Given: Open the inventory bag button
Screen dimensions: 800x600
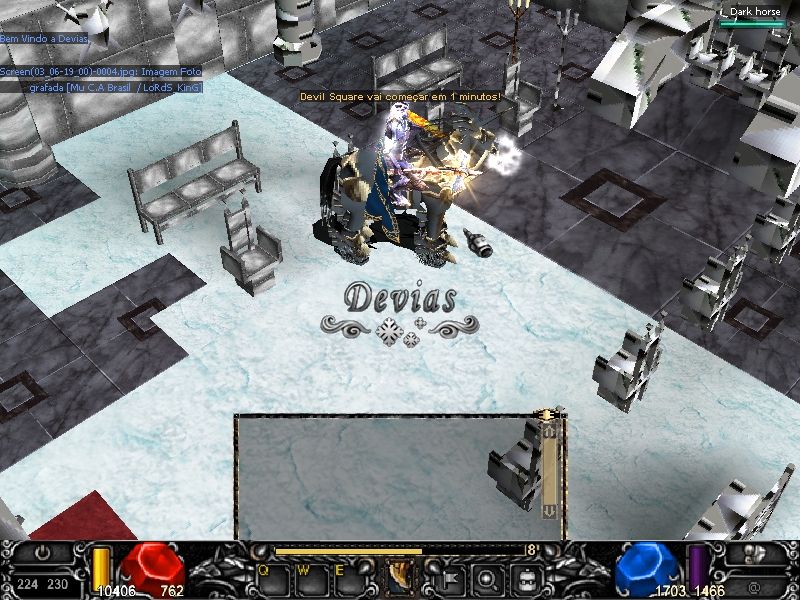Looking at the screenshot, I should (x=526, y=577).
